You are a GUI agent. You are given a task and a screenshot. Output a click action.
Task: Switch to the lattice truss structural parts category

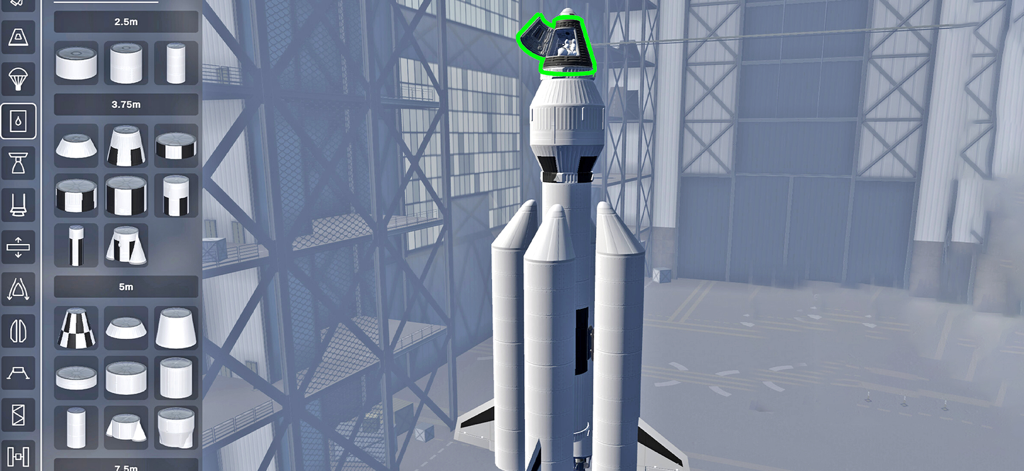[19, 414]
